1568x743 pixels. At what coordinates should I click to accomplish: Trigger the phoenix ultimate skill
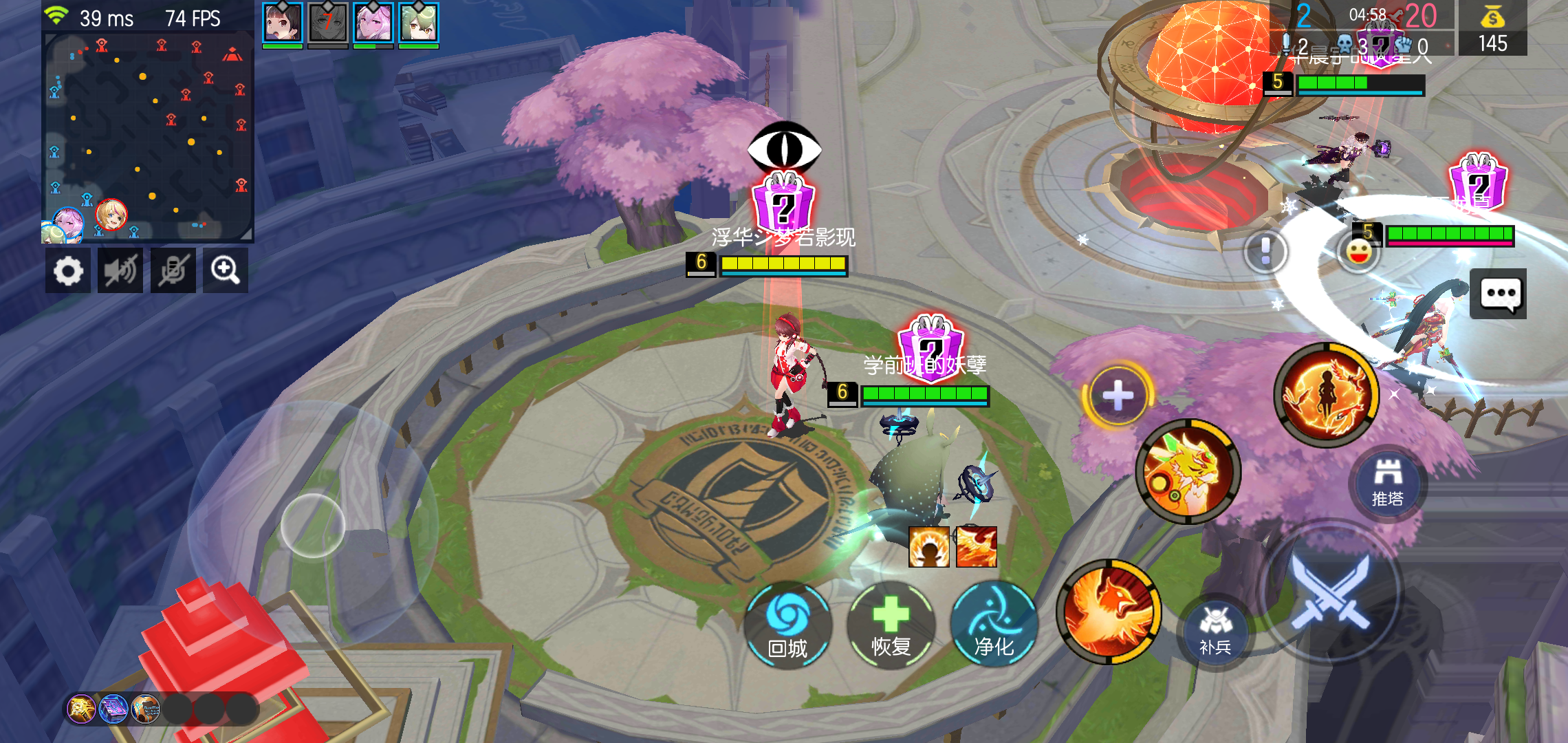1112,612
